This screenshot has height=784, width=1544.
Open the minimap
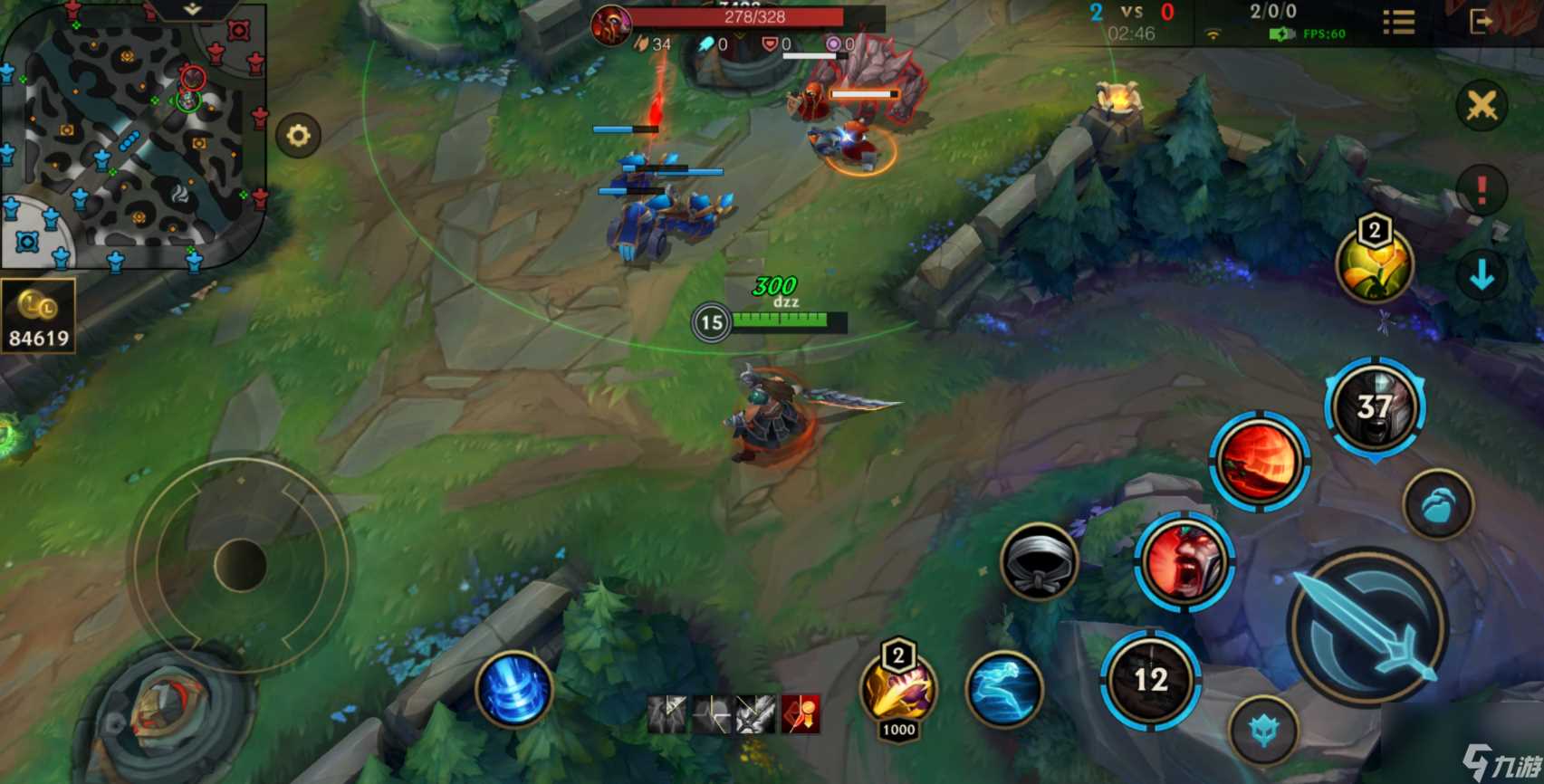pyautogui.click(x=134, y=136)
